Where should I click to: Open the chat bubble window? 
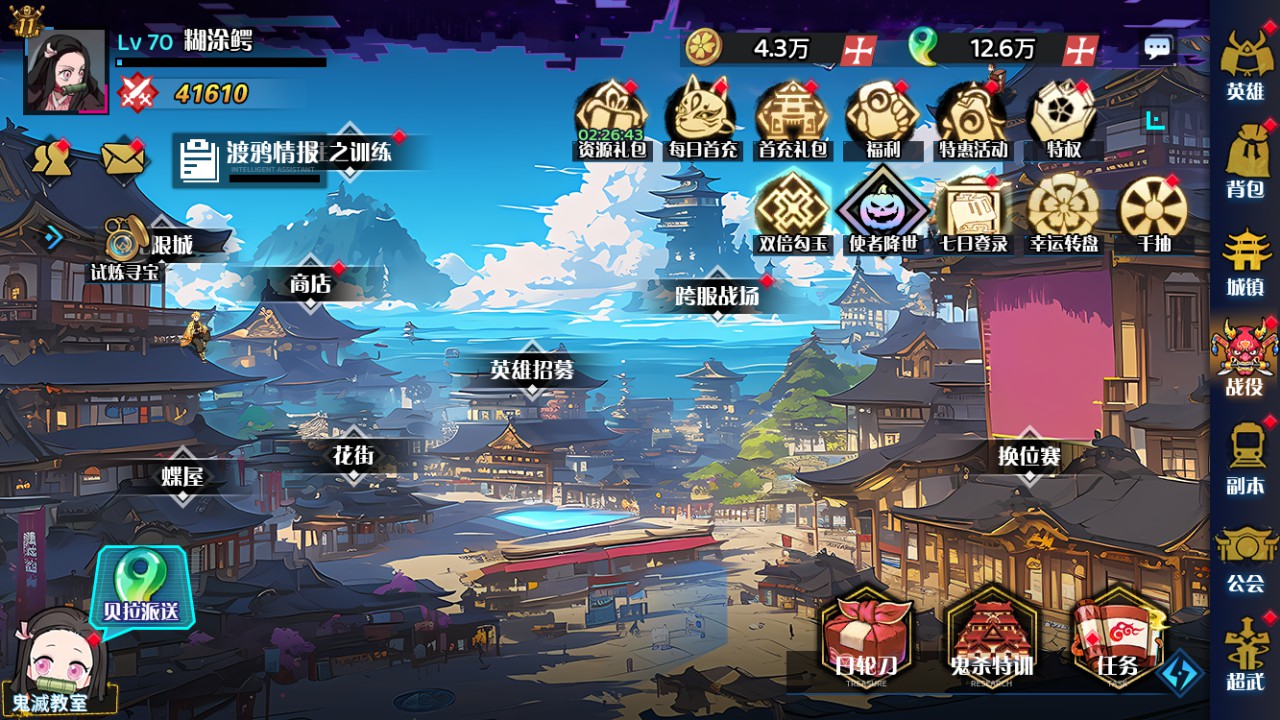click(x=1157, y=48)
